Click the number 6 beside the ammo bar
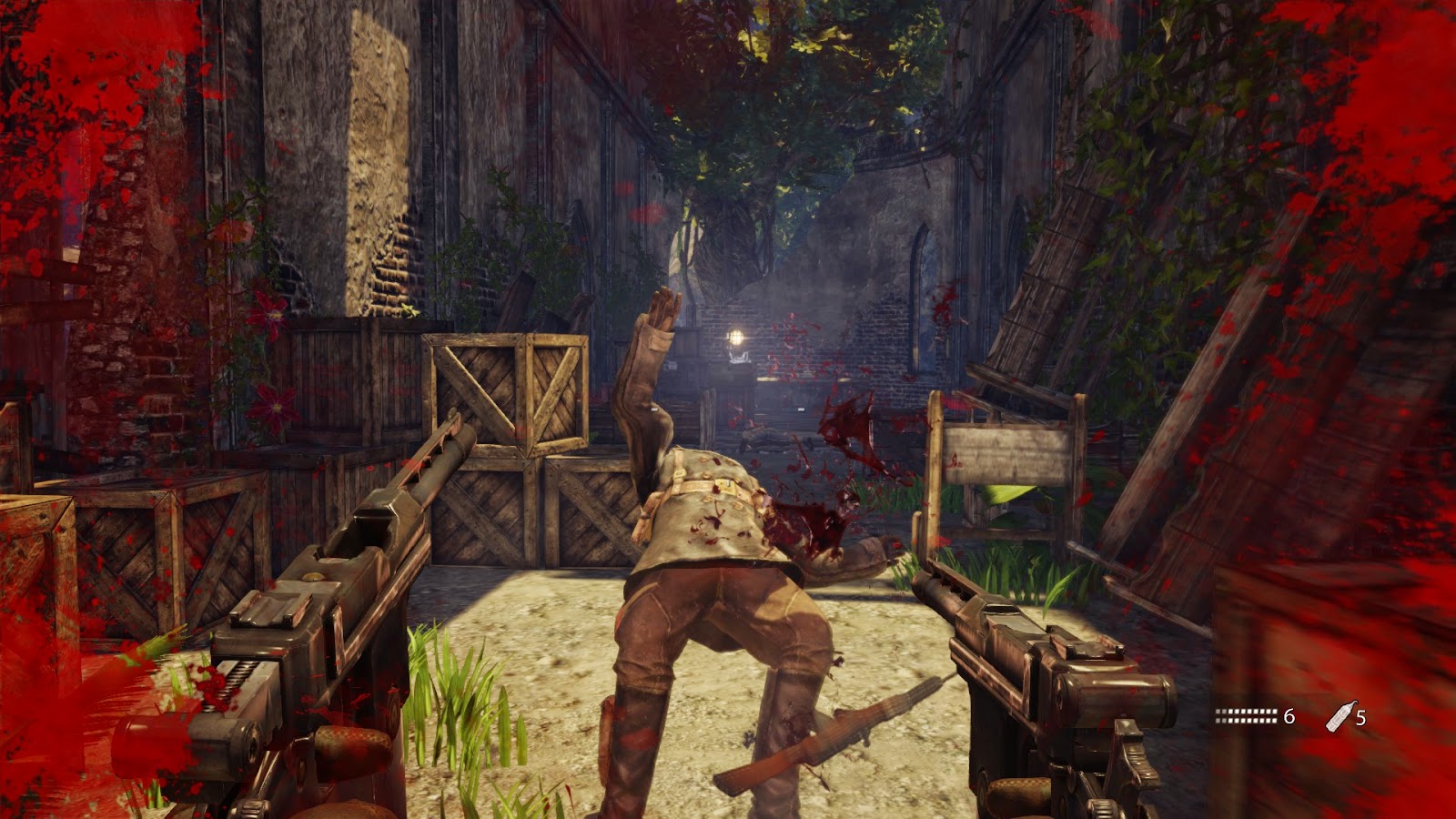This screenshot has height=819, width=1456. tap(1291, 718)
